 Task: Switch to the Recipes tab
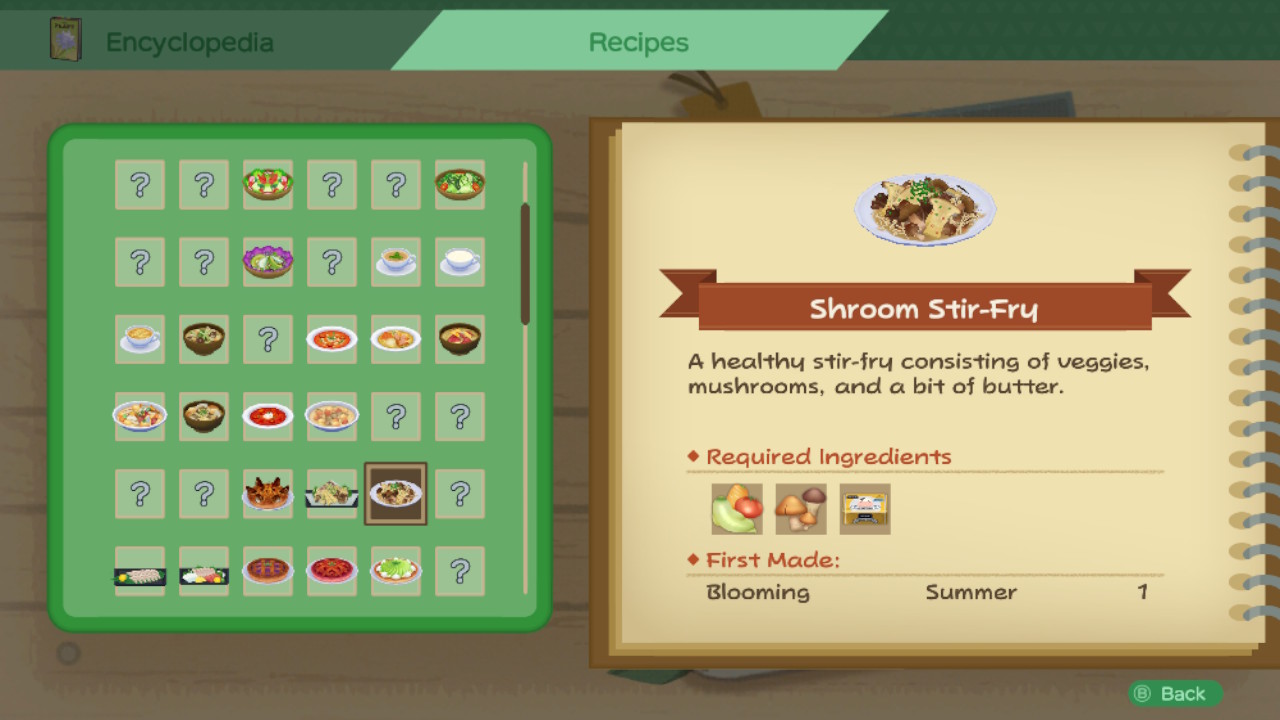pyautogui.click(x=637, y=42)
